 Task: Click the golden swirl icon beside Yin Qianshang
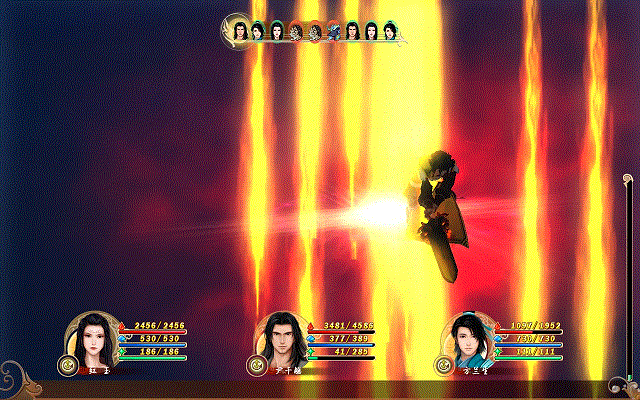(256, 365)
